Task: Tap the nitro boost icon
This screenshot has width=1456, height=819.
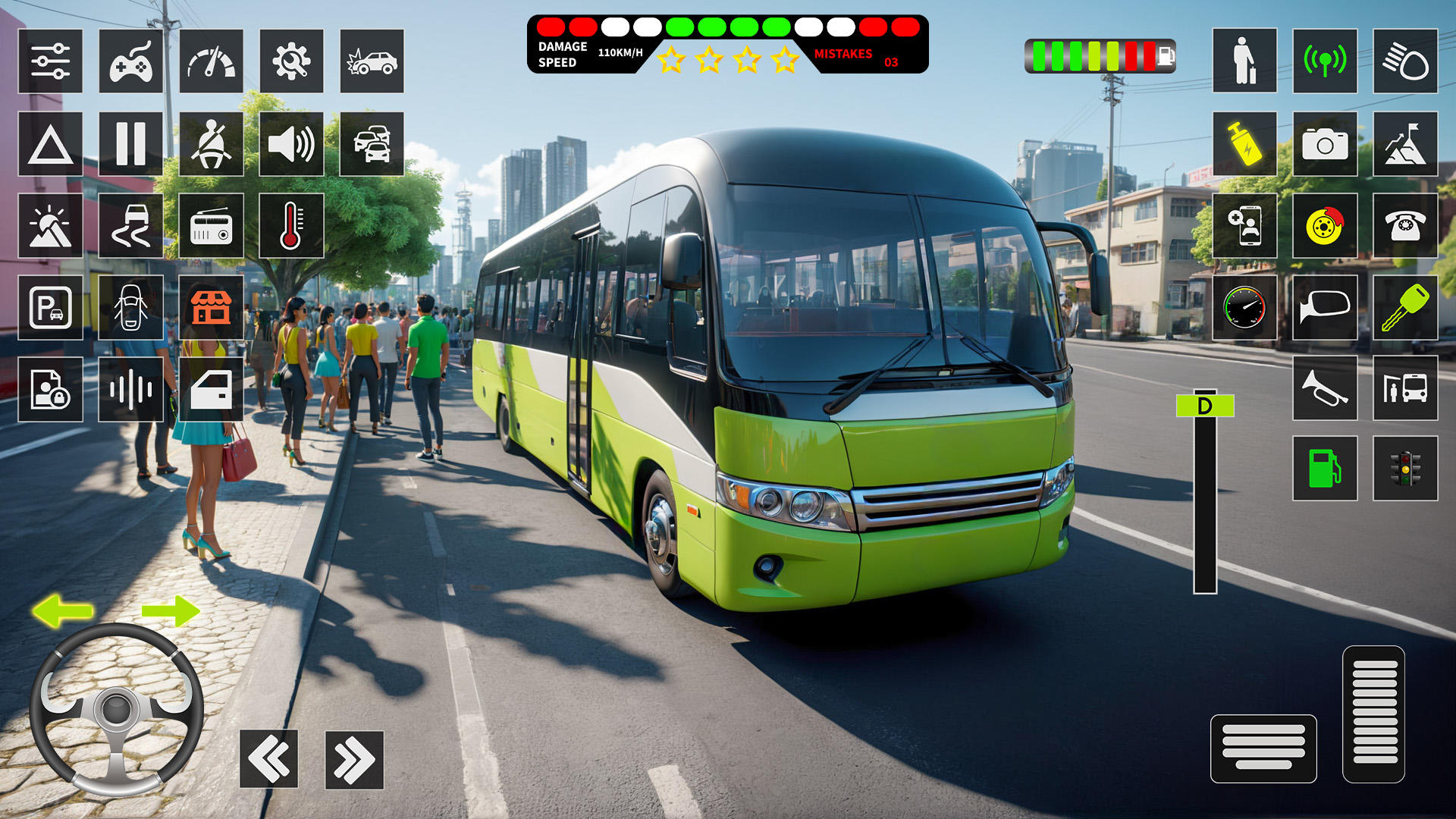Action: coord(1246,145)
